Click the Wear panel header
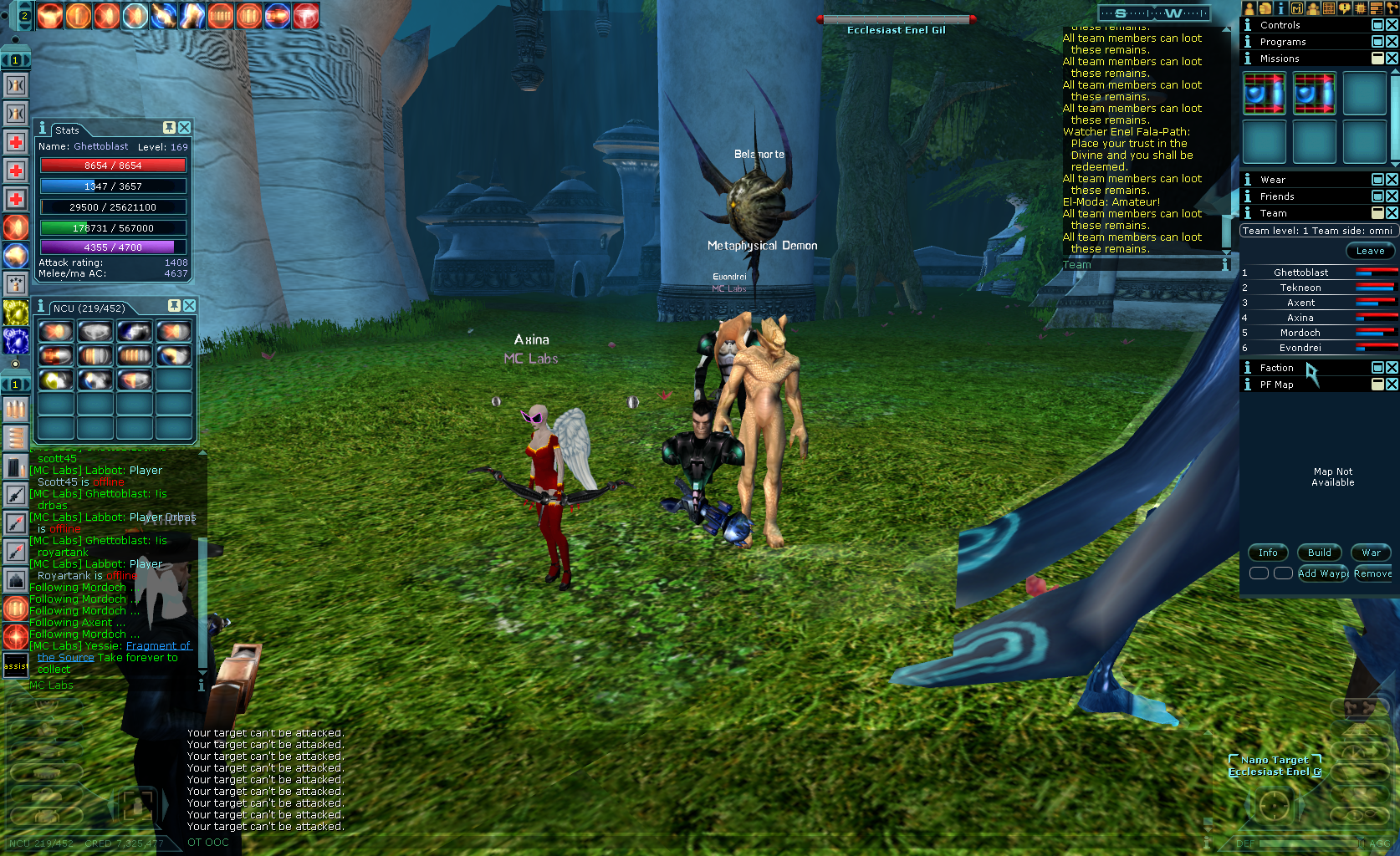The height and width of the screenshot is (856, 1400). coord(1273,180)
